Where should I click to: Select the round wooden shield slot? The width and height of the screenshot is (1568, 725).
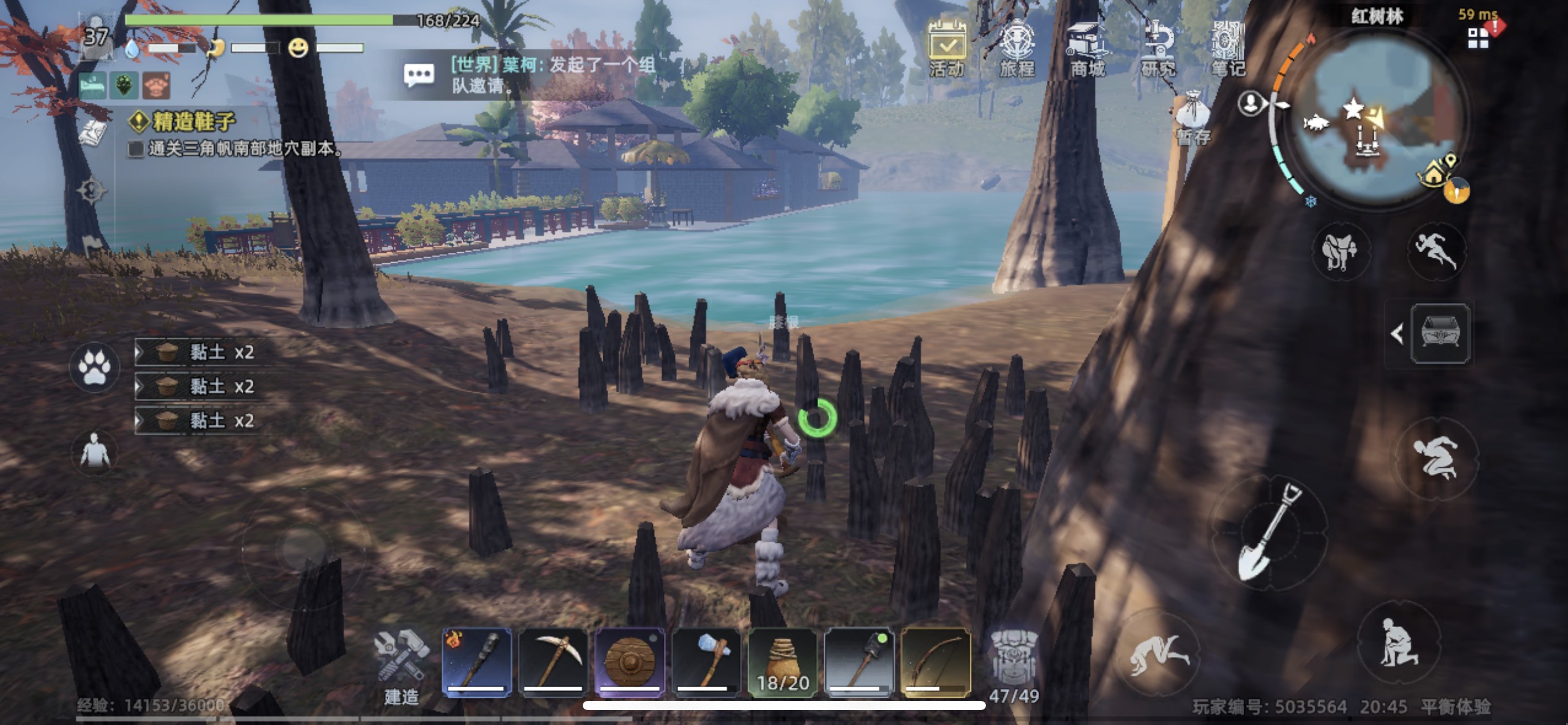click(x=629, y=662)
